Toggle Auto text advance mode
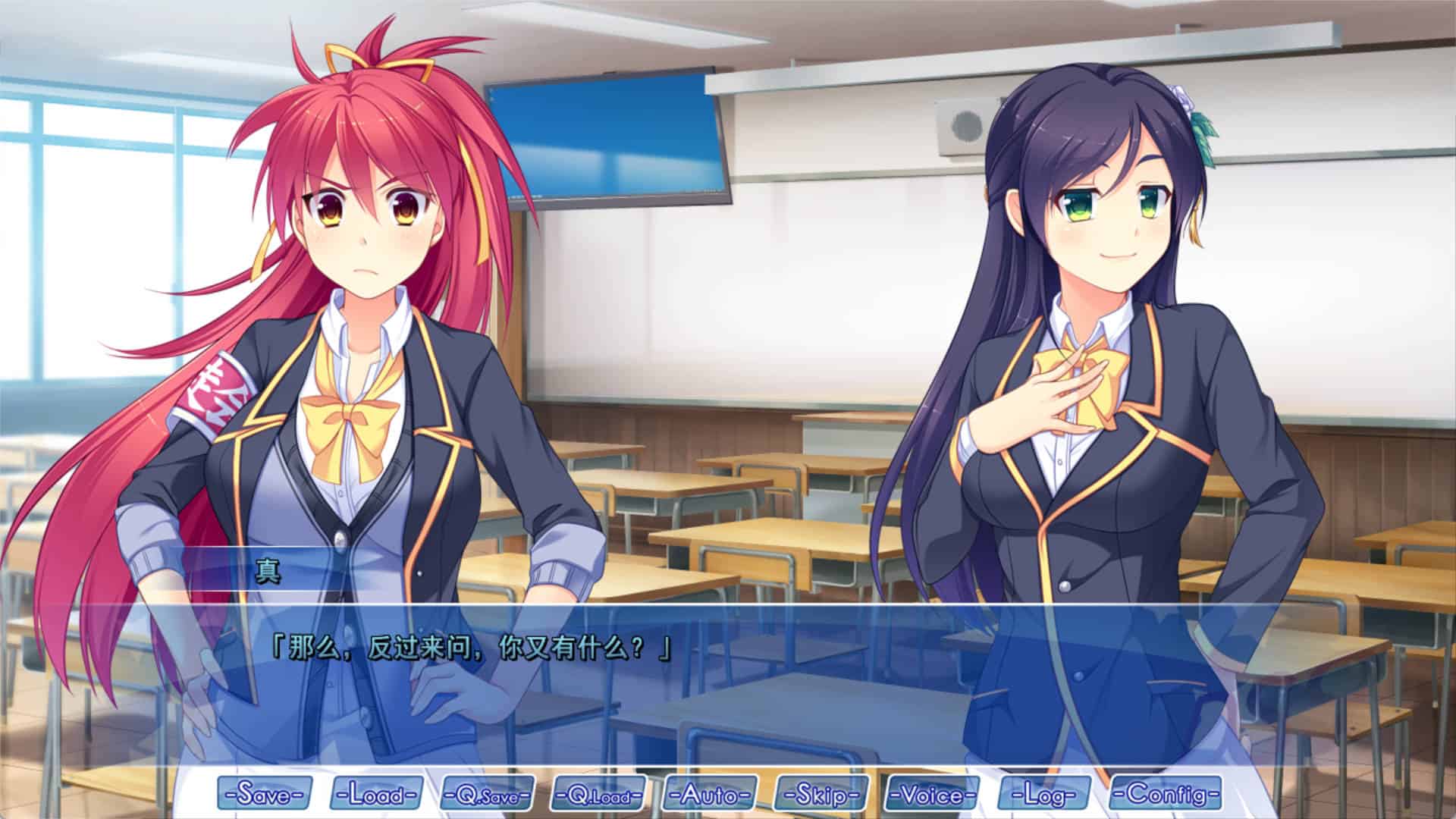The image size is (1456, 819). [x=710, y=793]
